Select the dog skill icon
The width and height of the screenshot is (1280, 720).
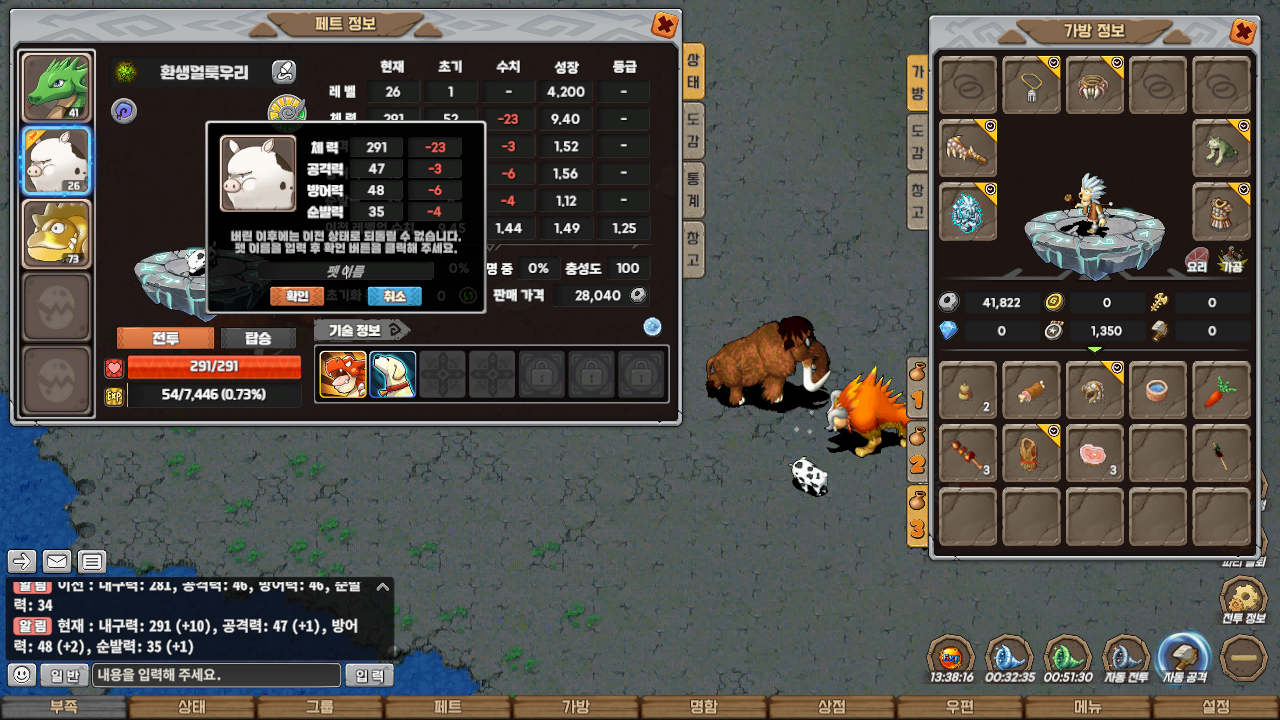click(x=392, y=374)
